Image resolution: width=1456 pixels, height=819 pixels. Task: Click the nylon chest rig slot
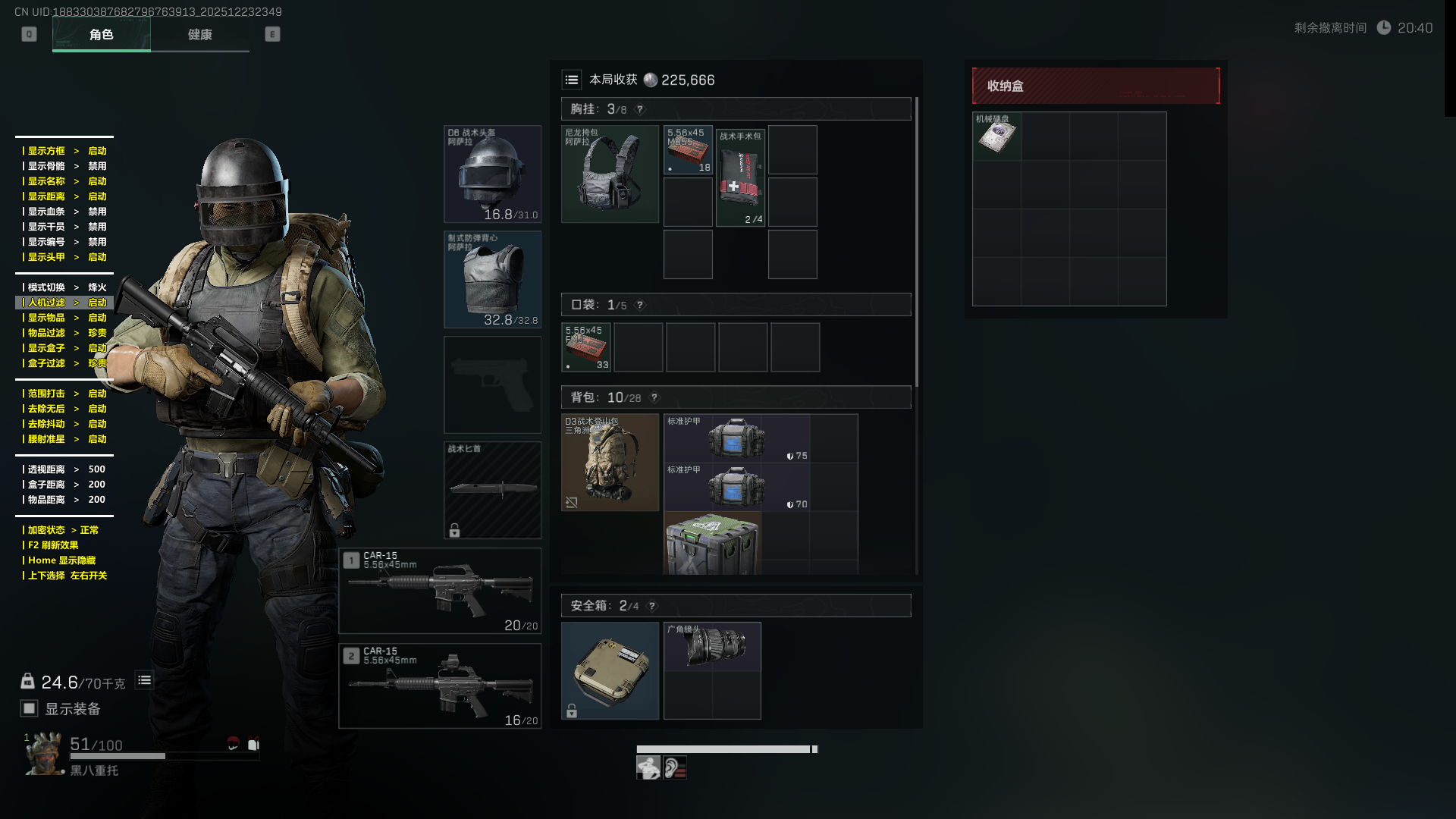610,174
